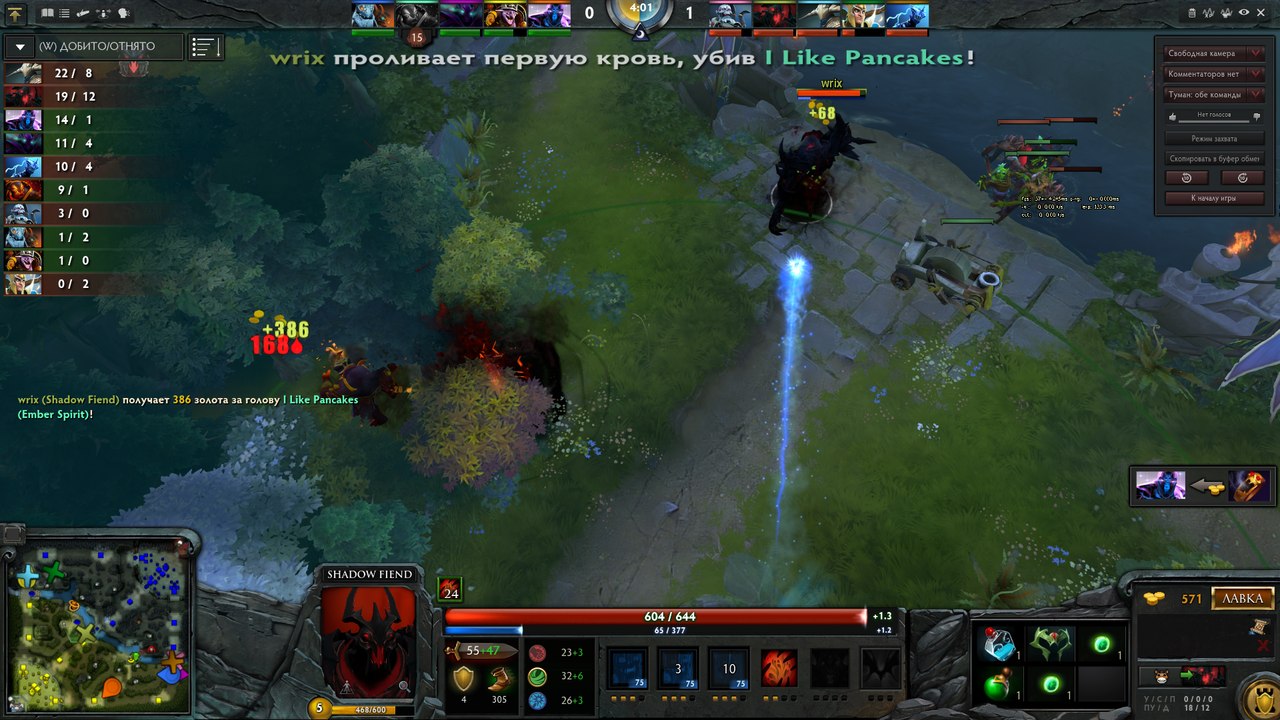The width and height of the screenshot is (1280, 720).
Task: Skip the replay forward with the forward-skip button
Action: [1242, 178]
